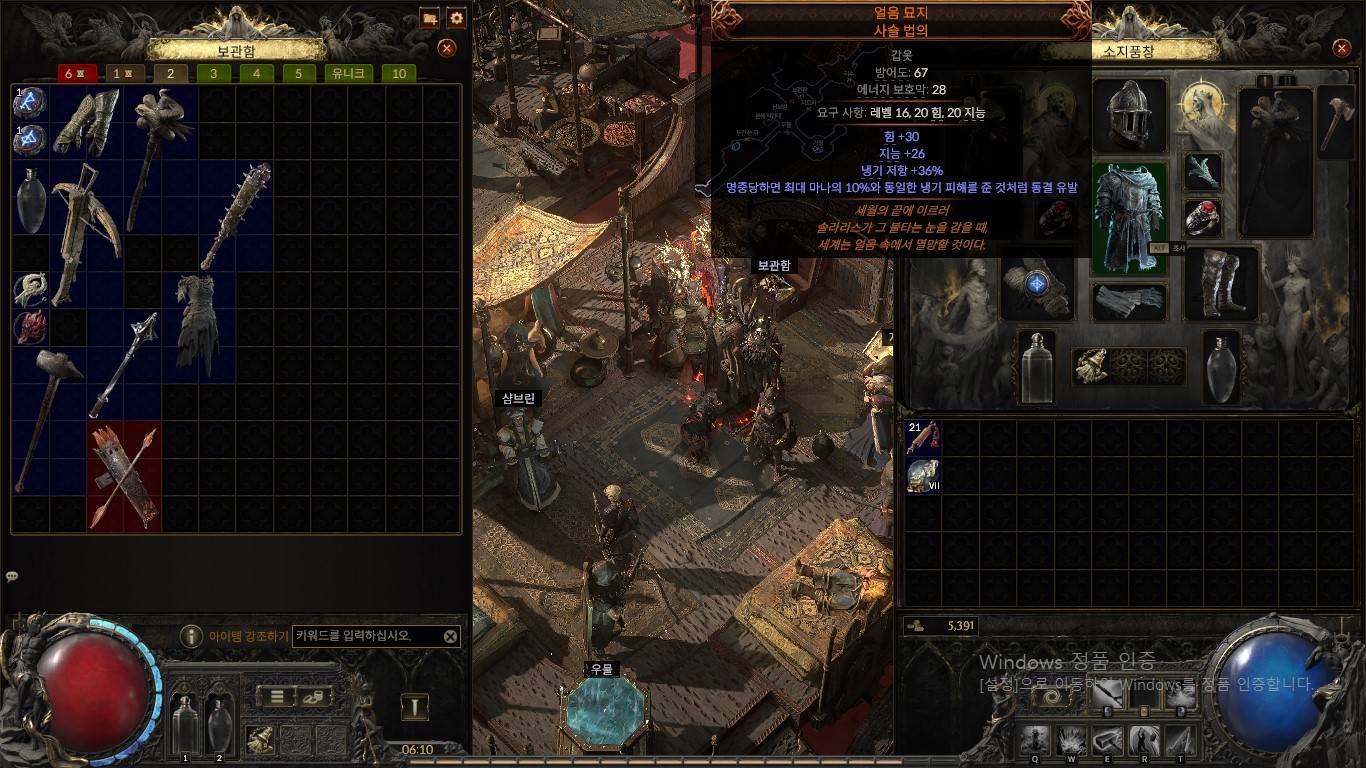Image resolution: width=1366 pixels, height=768 pixels.
Task: Take the red quiver from stash
Action: point(124,477)
